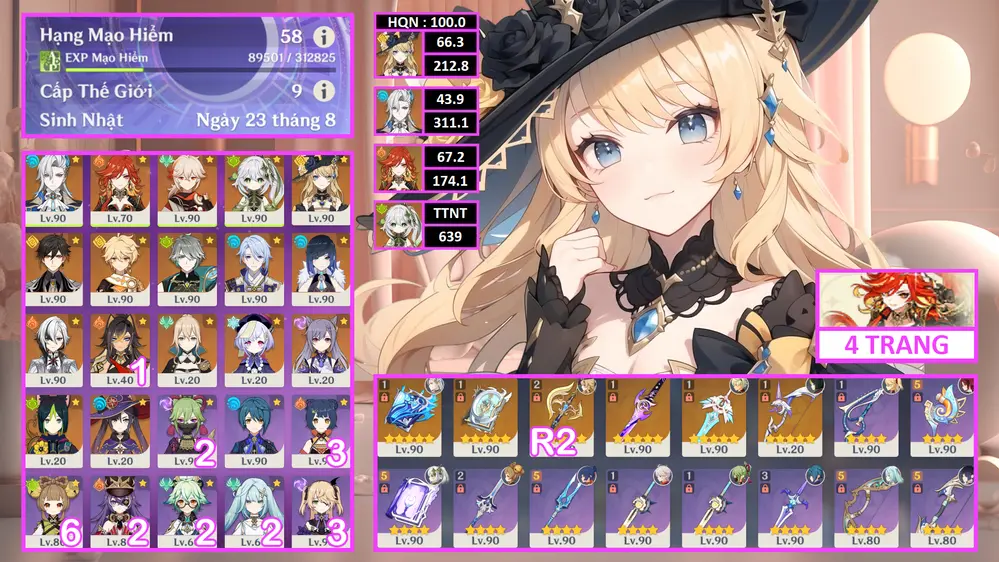This screenshot has width=999, height=562.
Task: Open the info icon next to Cấp Thế Giới
Action: point(324,91)
